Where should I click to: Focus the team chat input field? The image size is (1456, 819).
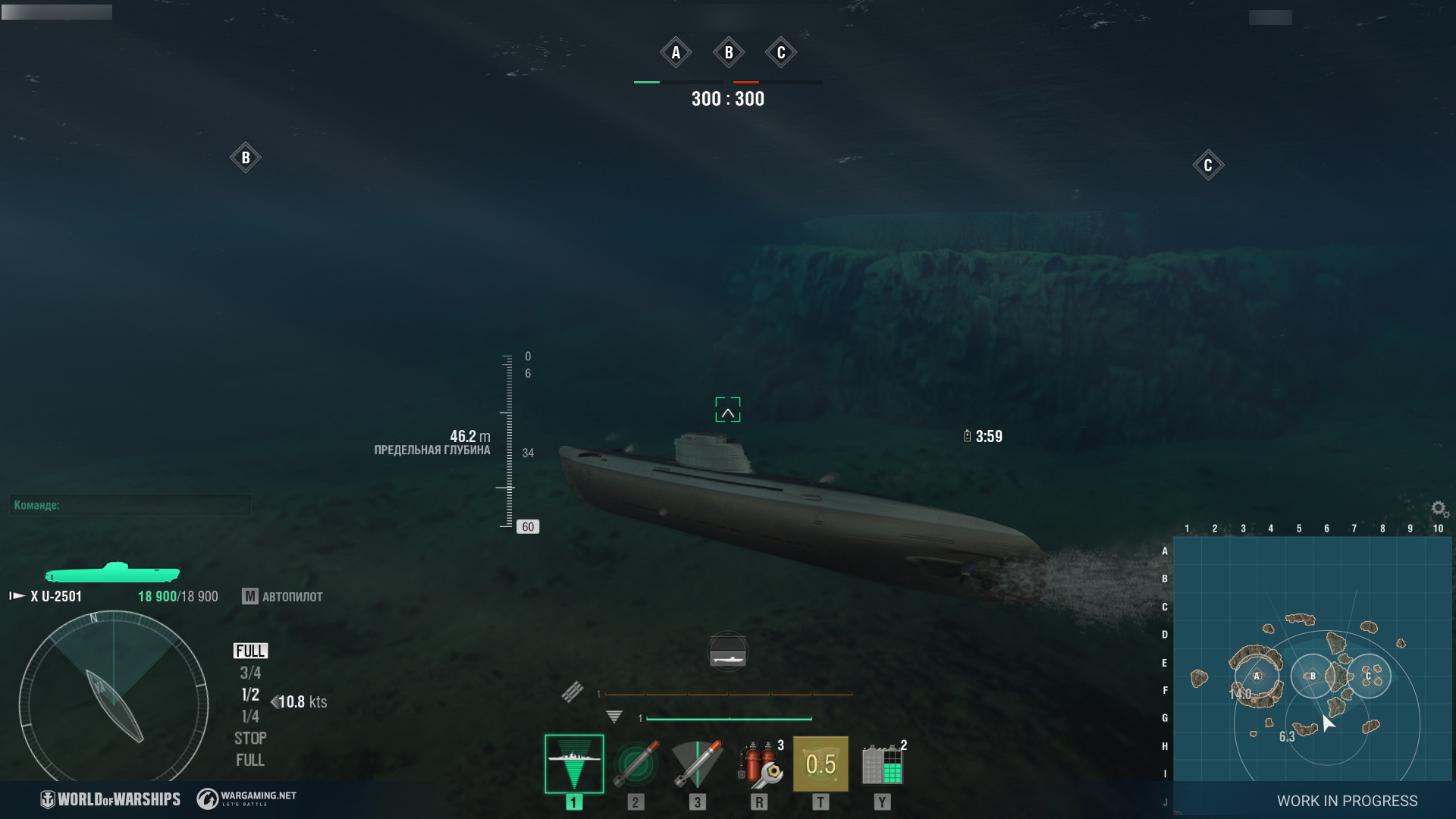click(x=130, y=505)
